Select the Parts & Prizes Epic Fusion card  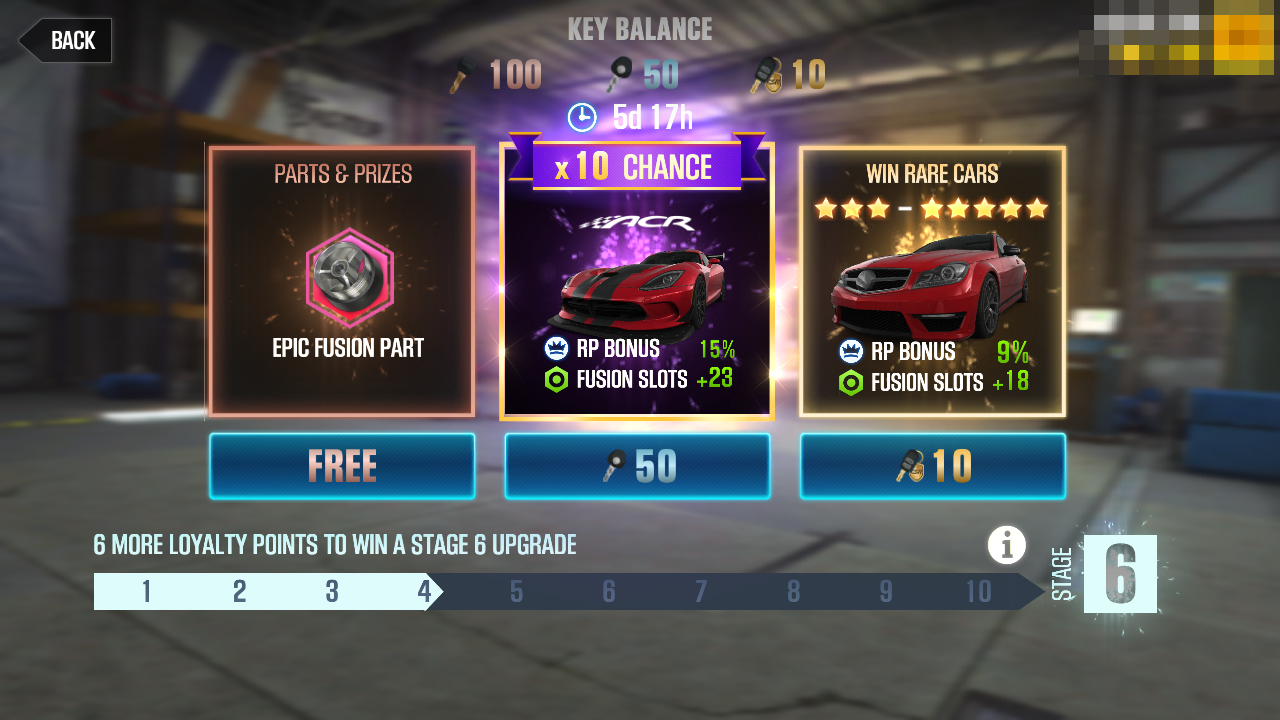click(x=342, y=281)
